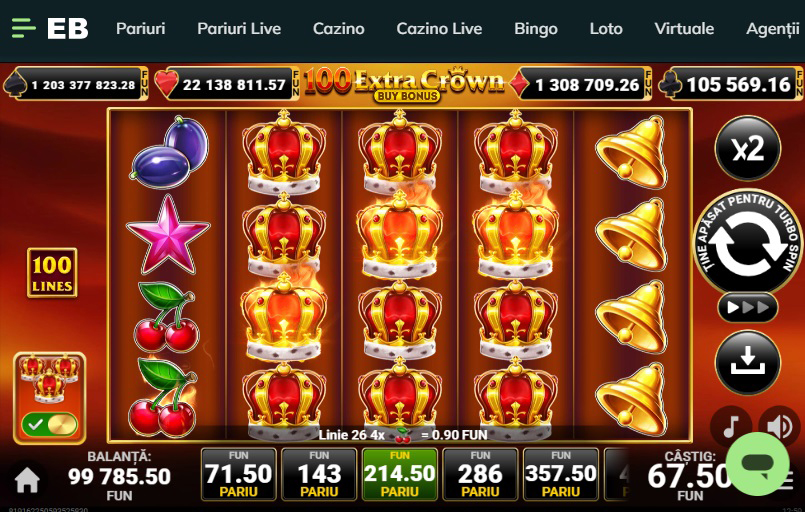
Task: Choose the 71.50 FUN bet
Action: [x=238, y=474]
